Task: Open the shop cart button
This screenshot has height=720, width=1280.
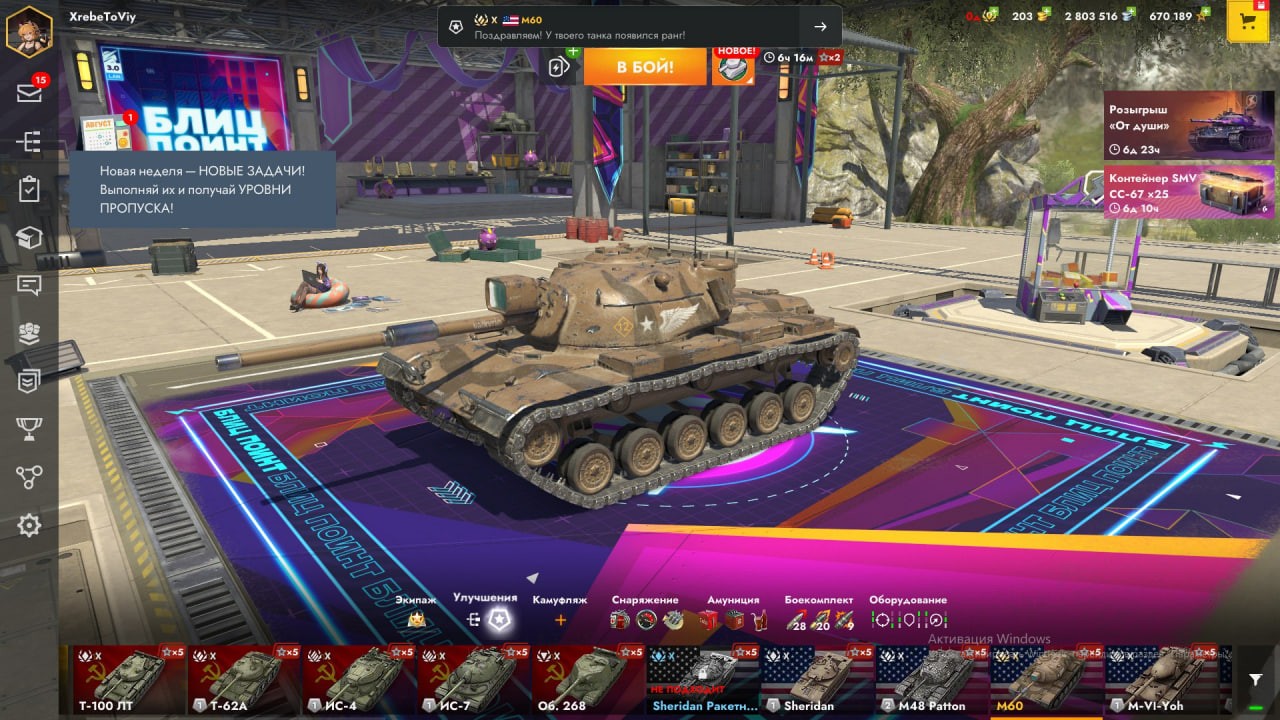Action: (1247, 22)
